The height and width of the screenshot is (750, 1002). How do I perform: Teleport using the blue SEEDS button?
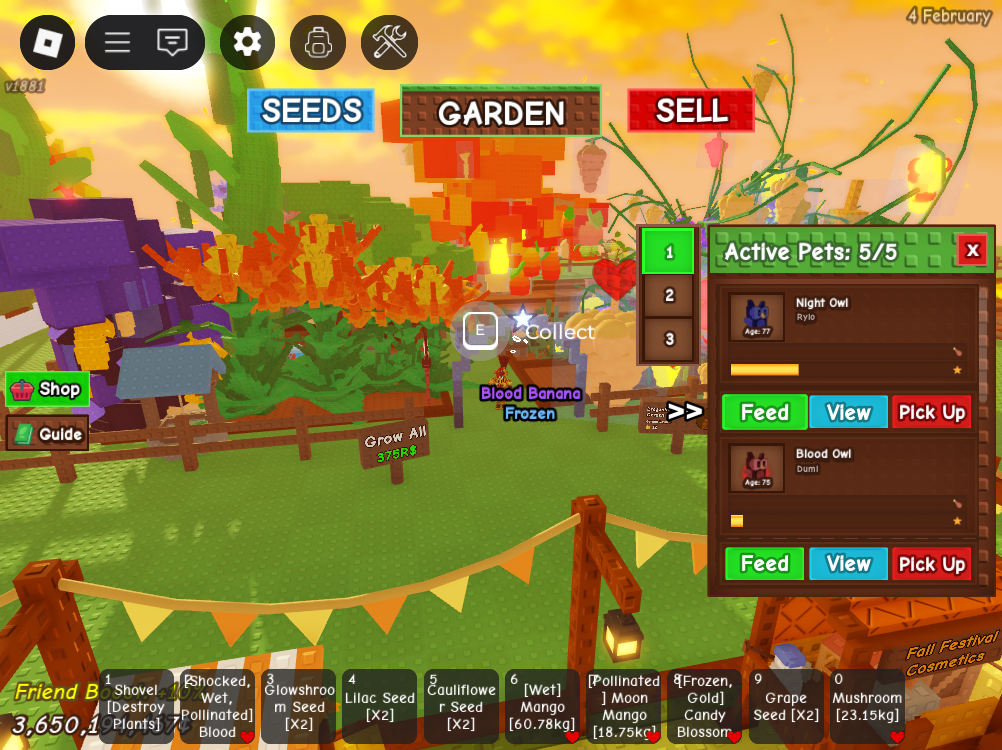pos(311,111)
